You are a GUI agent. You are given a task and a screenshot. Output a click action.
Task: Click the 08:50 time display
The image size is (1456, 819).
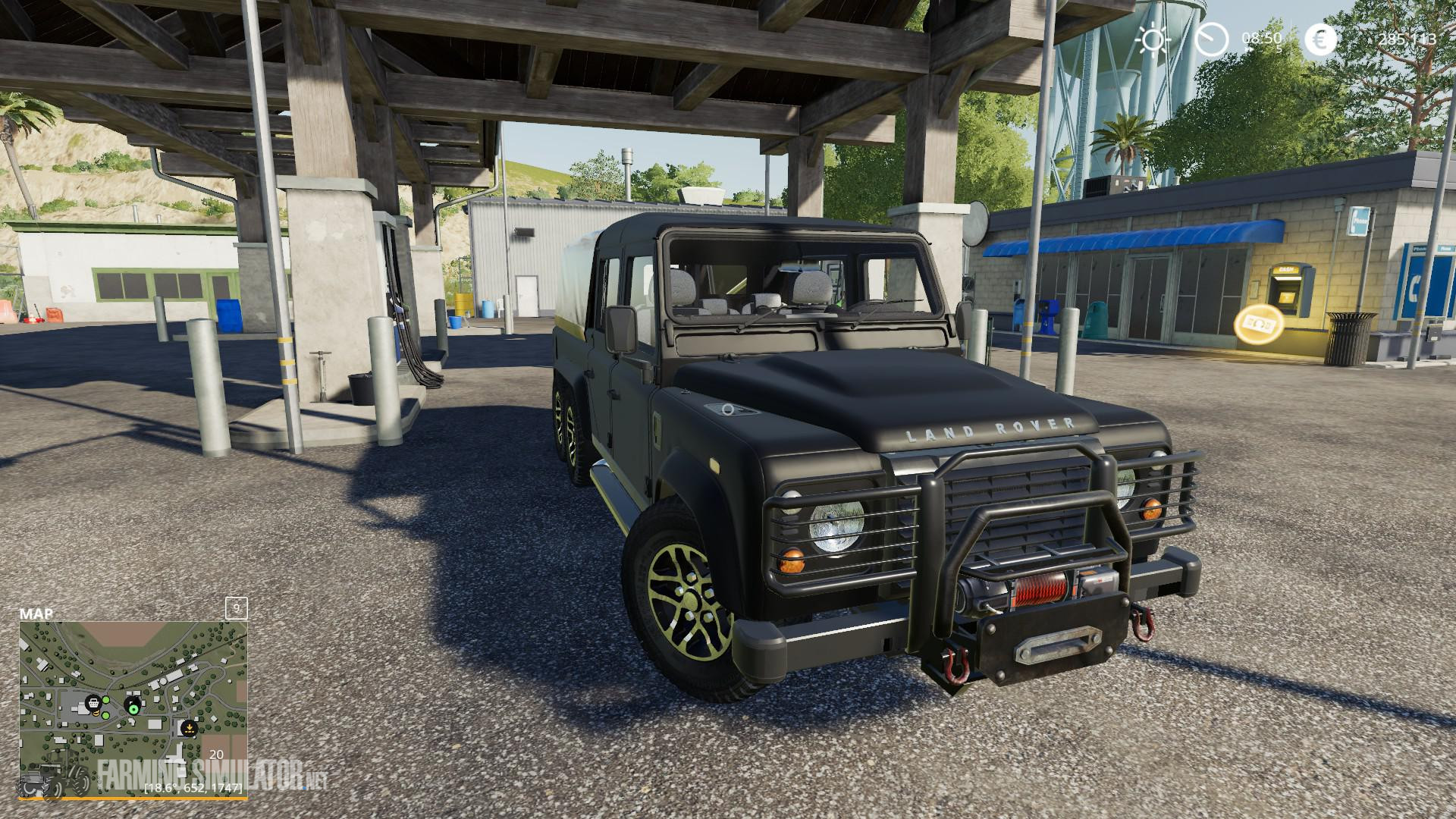coord(1262,37)
